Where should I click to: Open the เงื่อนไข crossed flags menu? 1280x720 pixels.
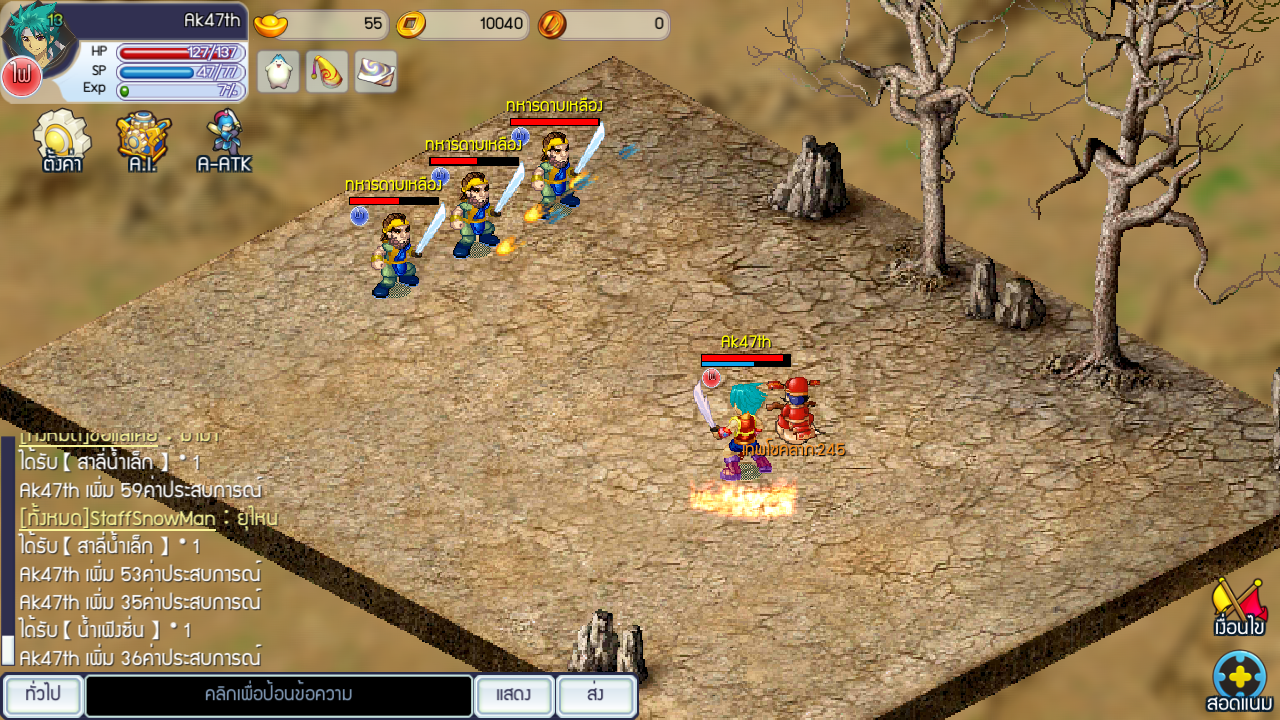tap(1239, 606)
